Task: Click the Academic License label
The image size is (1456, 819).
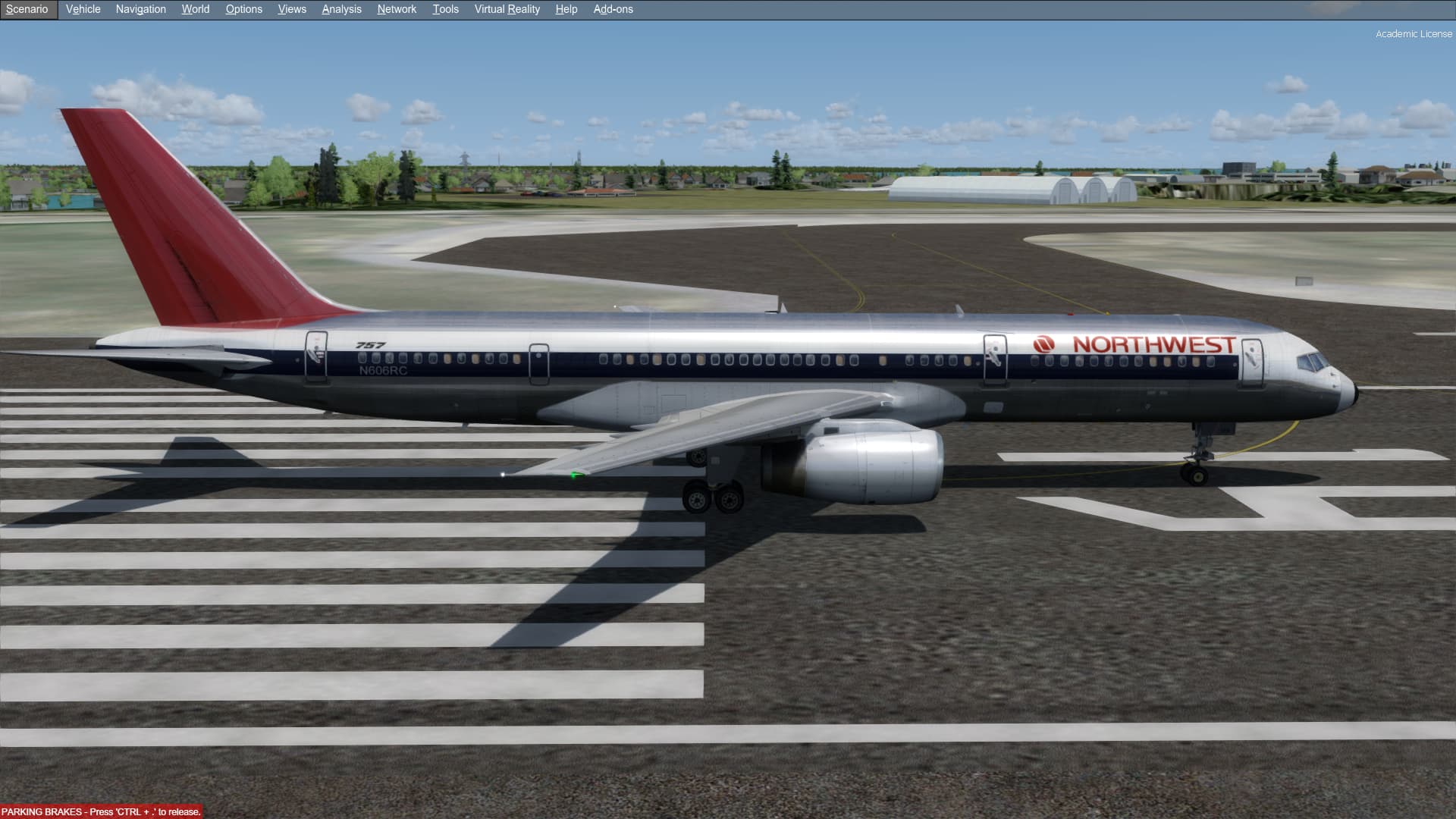Action: pos(1415,33)
